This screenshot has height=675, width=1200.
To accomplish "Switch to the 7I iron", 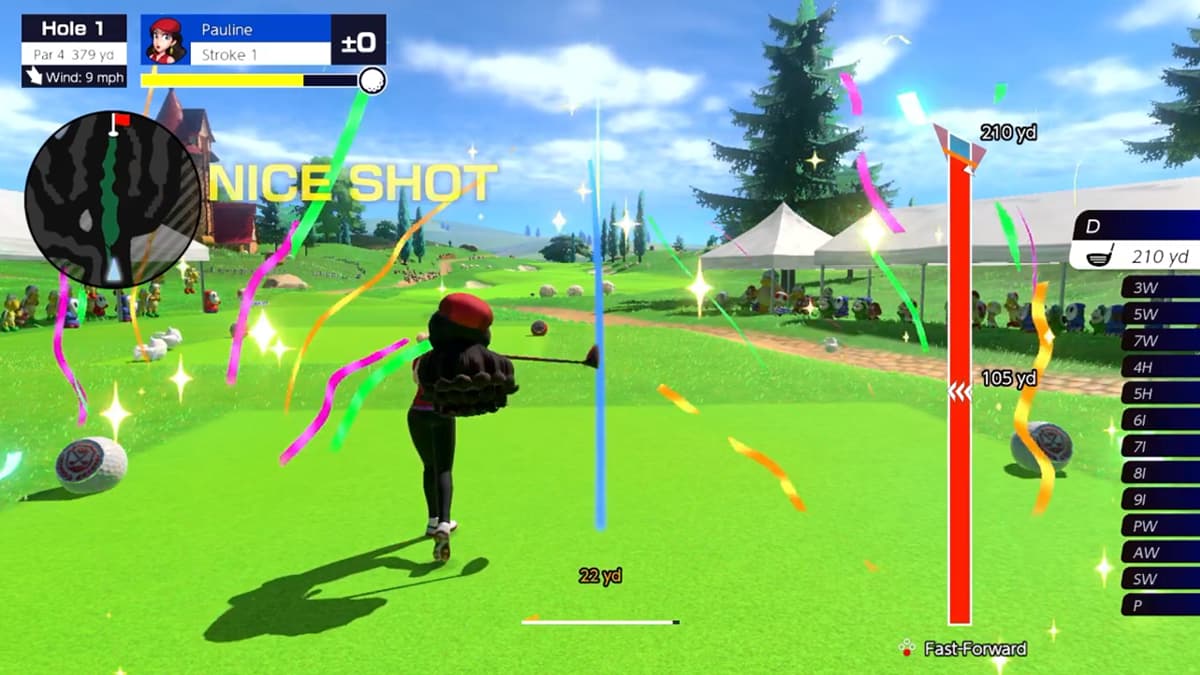I will (1160, 446).
